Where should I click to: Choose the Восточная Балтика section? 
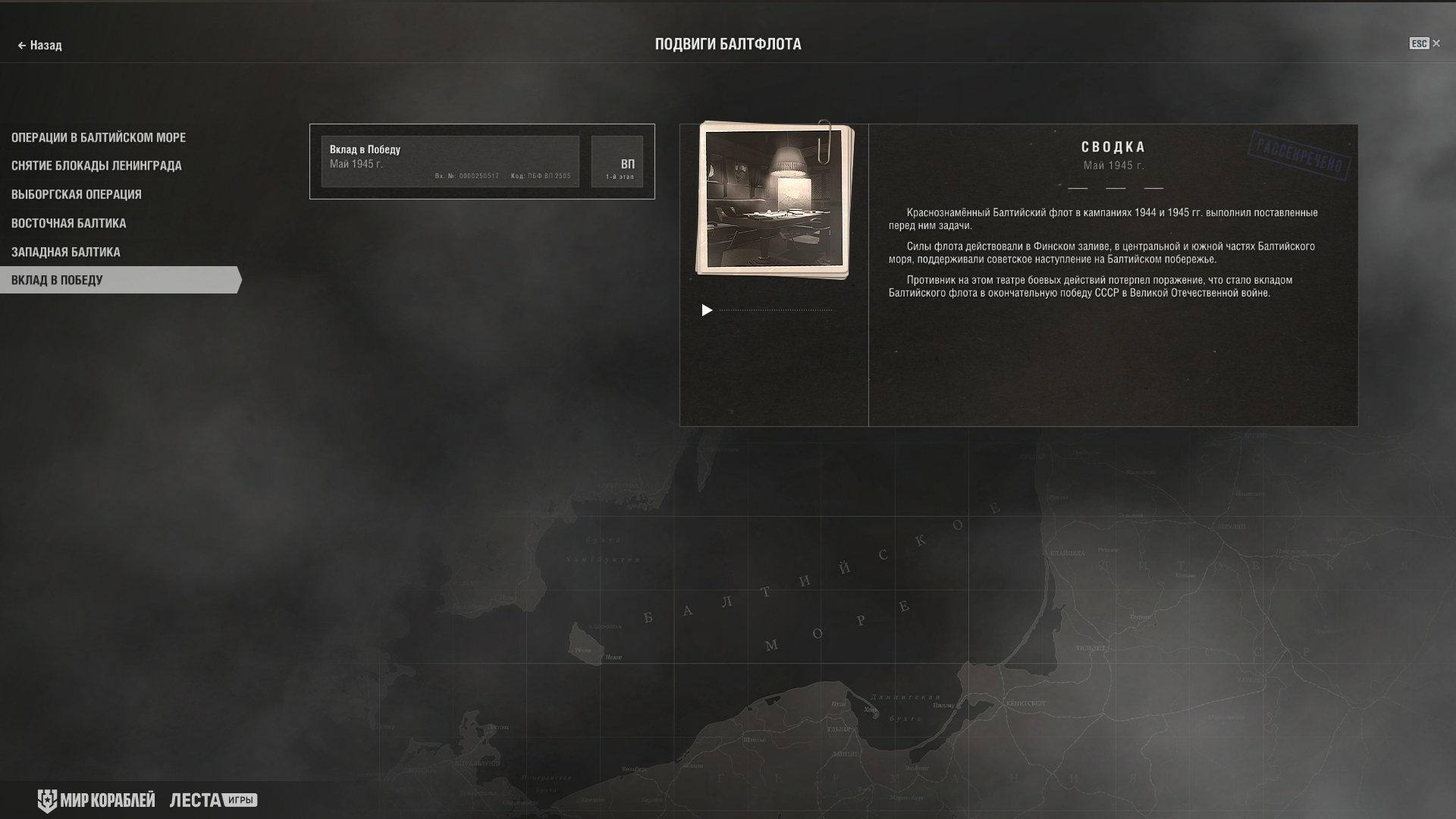pyautogui.click(x=69, y=223)
